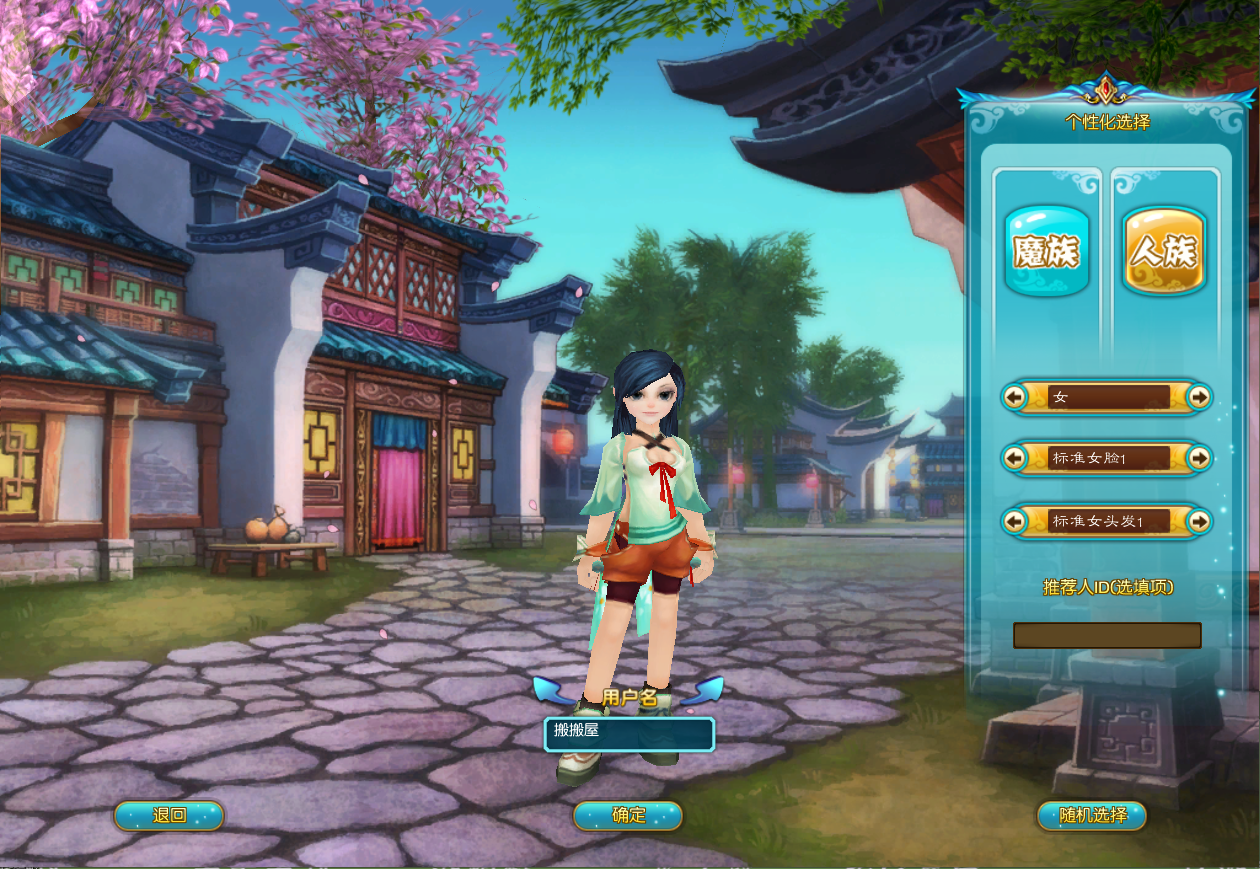
Task: Click the right arrow beside gender 女
Action: (1199, 398)
